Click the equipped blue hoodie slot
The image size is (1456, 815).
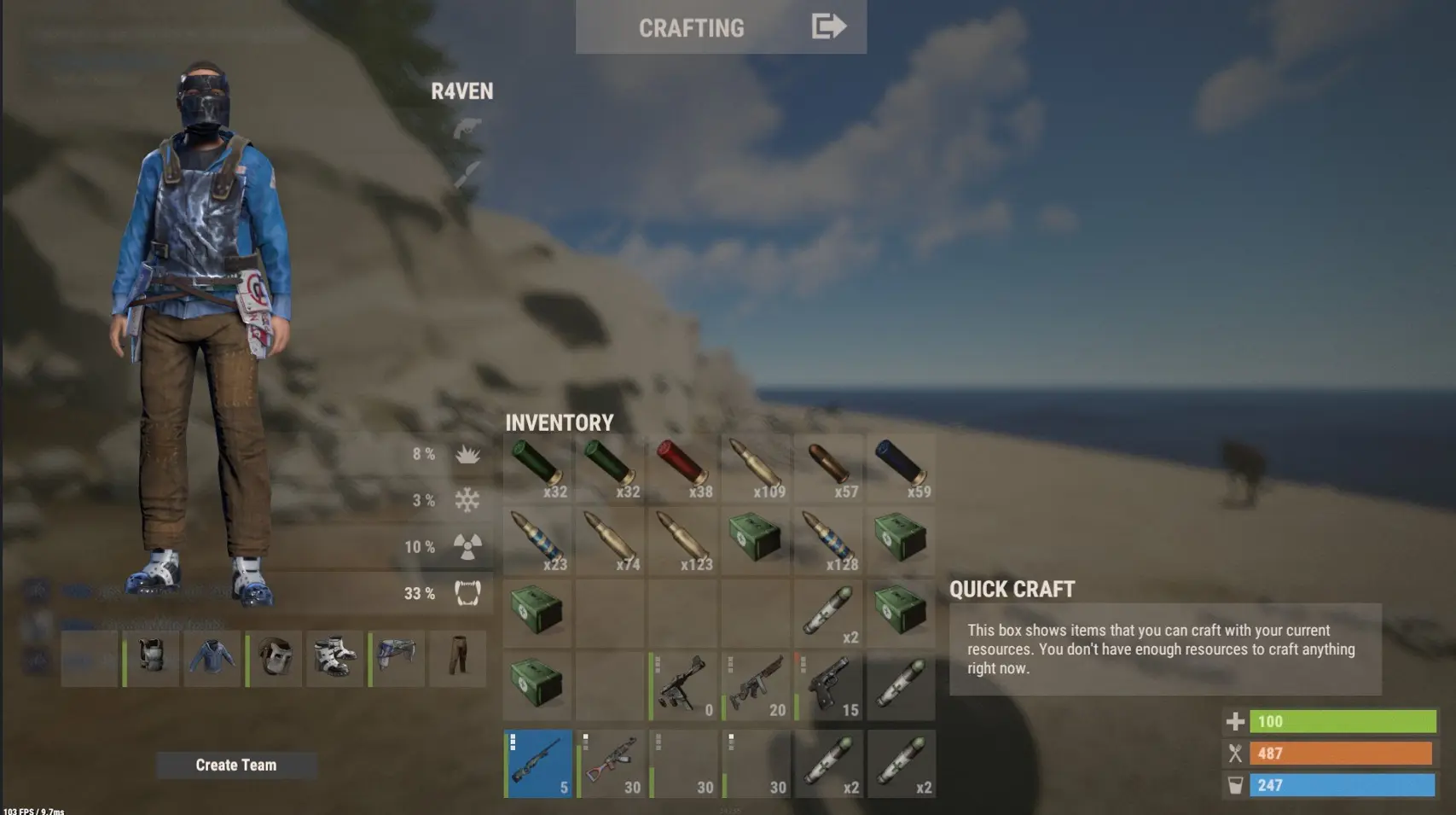[212, 658]
